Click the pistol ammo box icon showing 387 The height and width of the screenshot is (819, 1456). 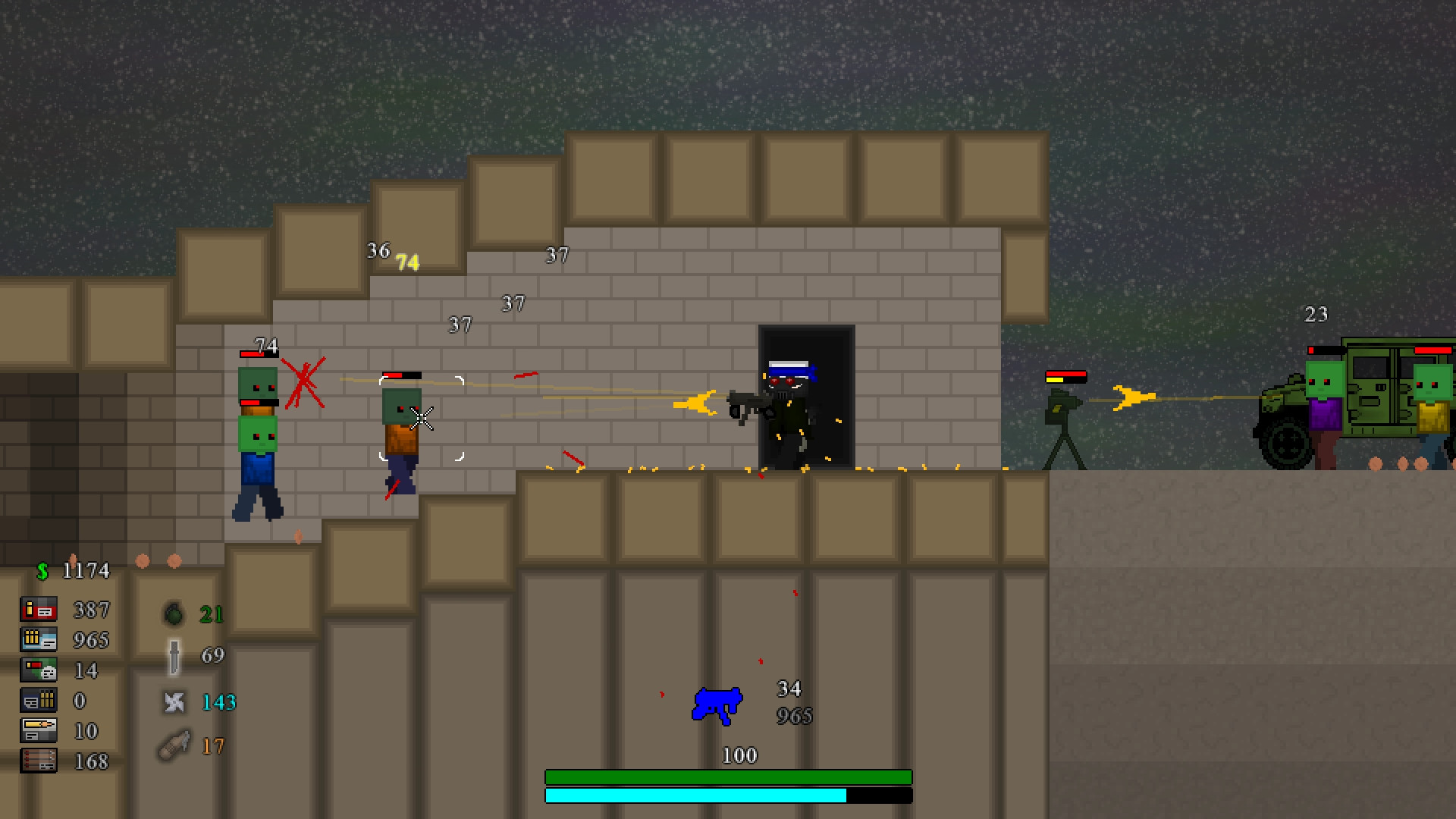coord(39,609)
